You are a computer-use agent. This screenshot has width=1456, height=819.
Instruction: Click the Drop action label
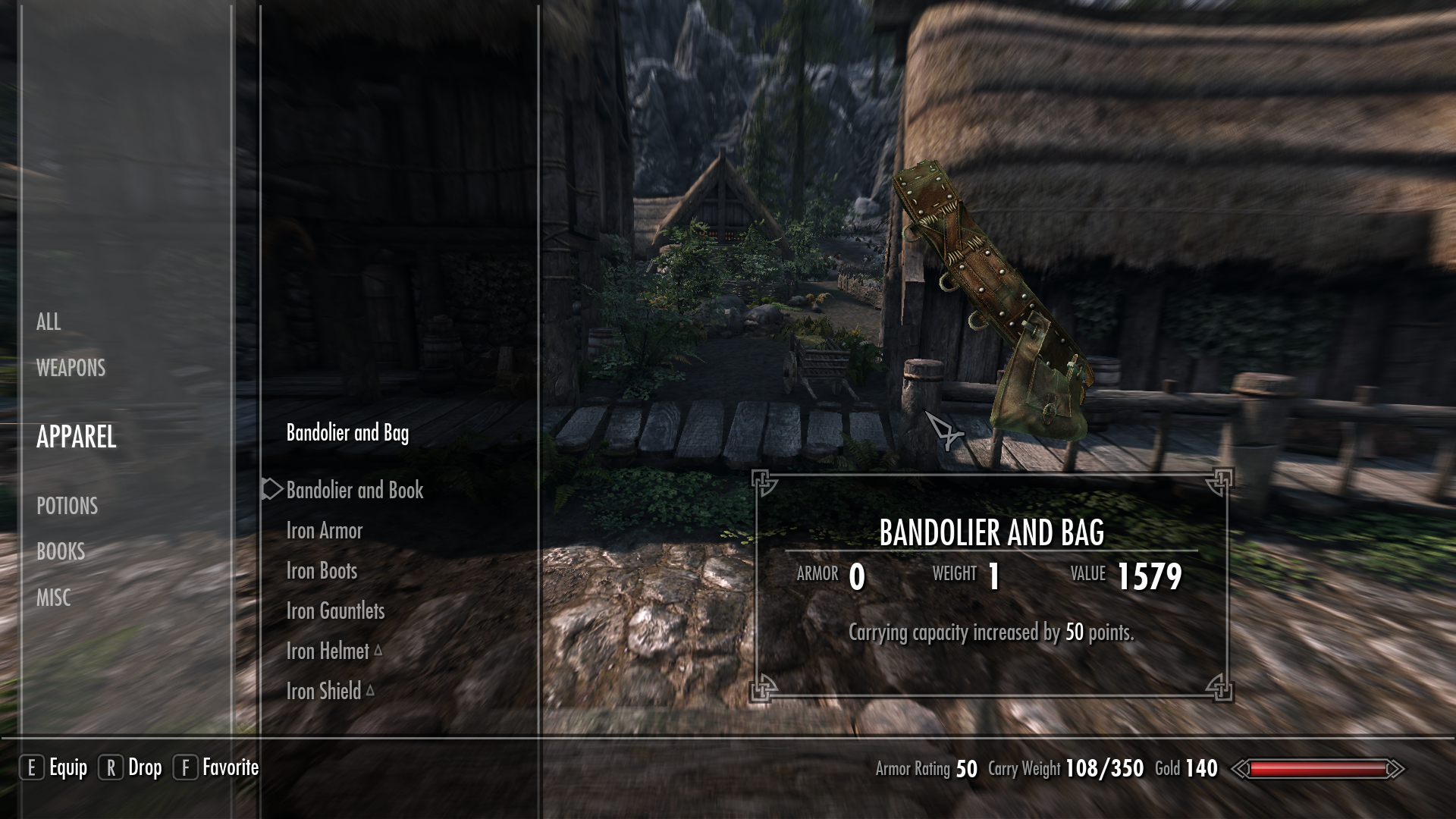click(145, 767)
